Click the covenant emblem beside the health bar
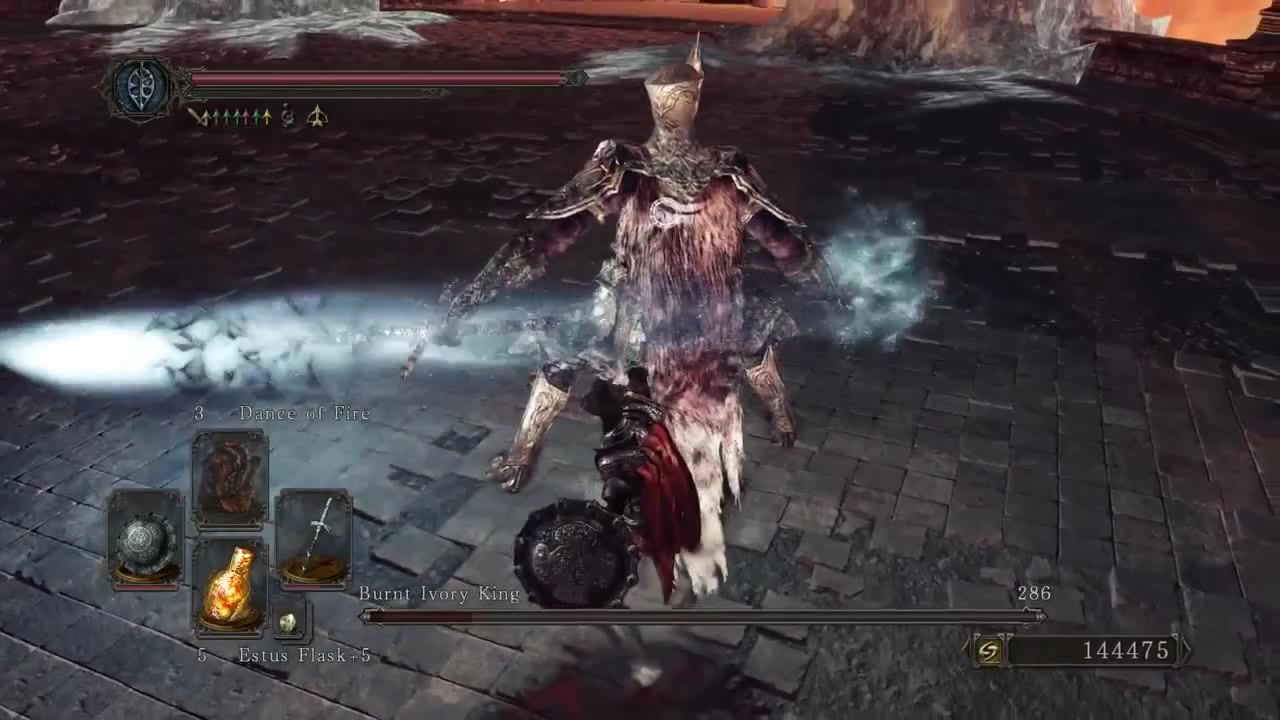Viewport: 1280px width, 720px height. 139,86
